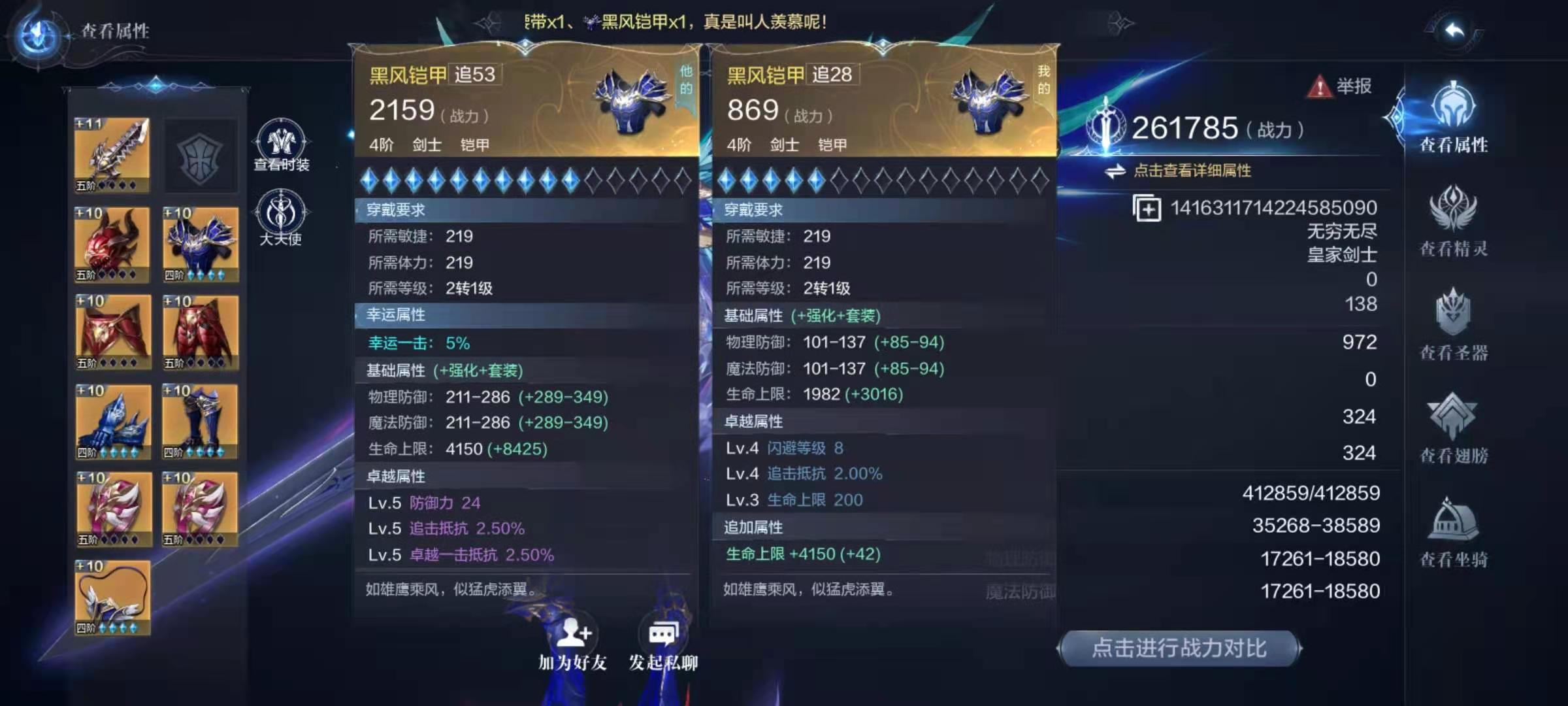The image size is (1568, 706).
Task: Select the +10 red helmet thumbnail
Action: pyautogui.click(x=111, y=243)
